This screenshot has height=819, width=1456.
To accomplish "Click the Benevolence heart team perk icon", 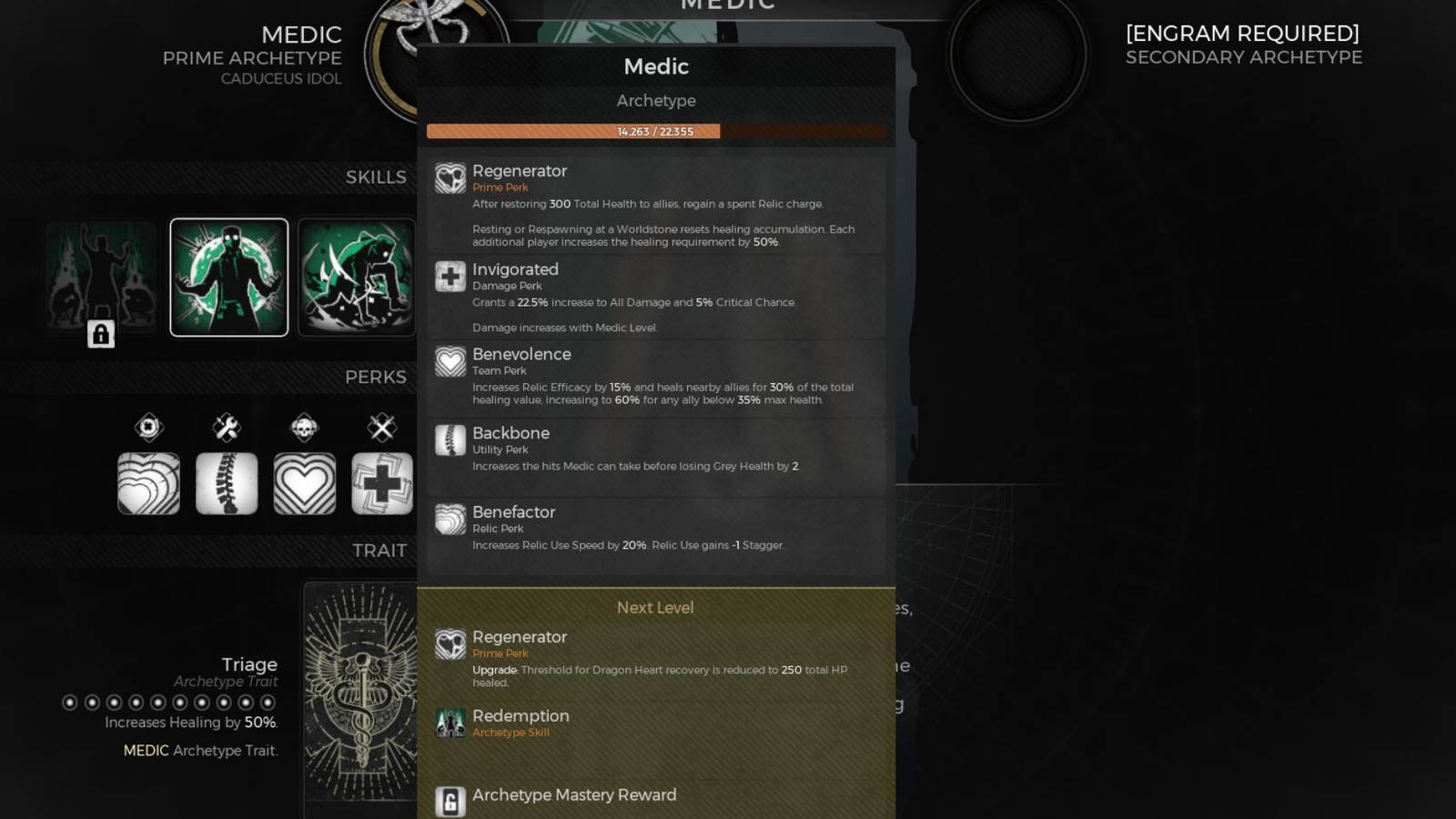I will [451, 362].
